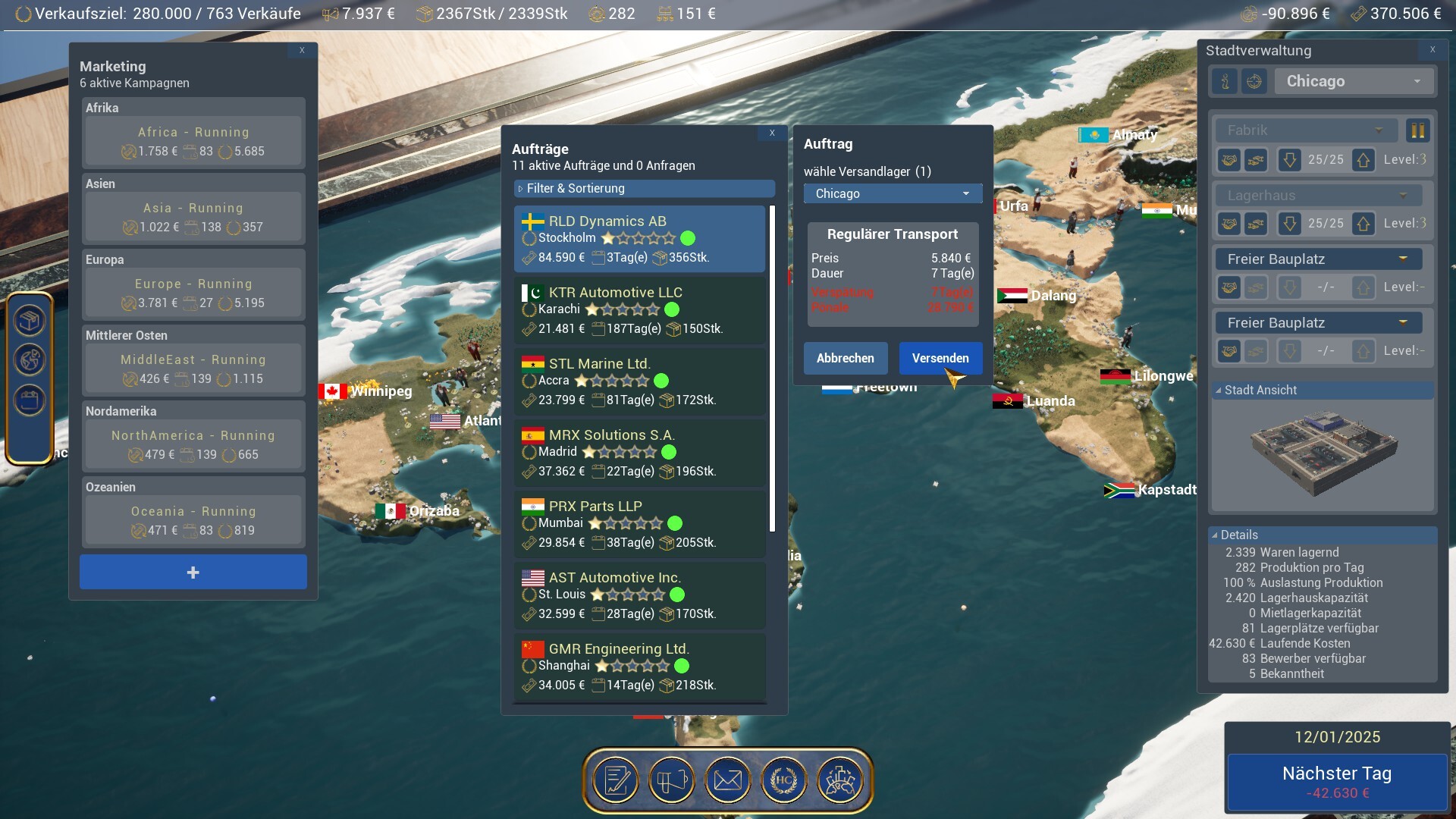The width and height of the screenshot is (1456, 819).
Task: Click the info icon in Stadtverwaltung panel
Action: tap(1224, 81)
